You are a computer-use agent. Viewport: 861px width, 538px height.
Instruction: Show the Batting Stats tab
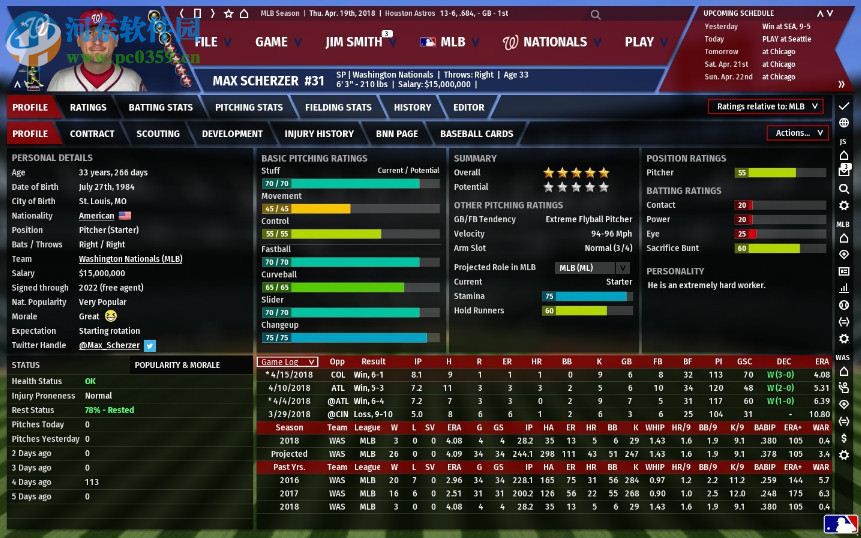[160, 107]
